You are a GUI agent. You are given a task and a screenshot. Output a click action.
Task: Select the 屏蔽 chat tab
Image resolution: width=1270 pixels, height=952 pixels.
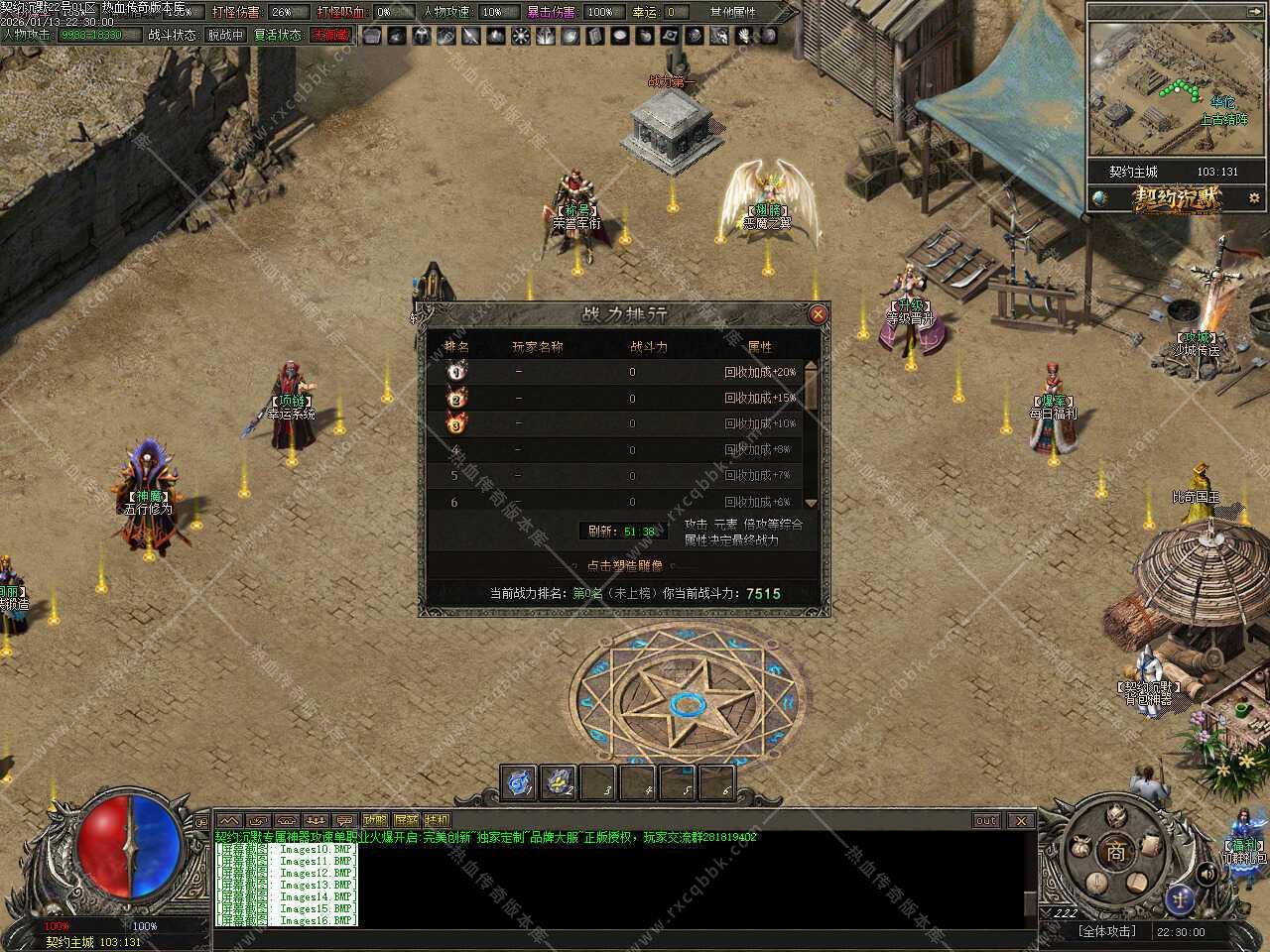click(x=406, y=820)
